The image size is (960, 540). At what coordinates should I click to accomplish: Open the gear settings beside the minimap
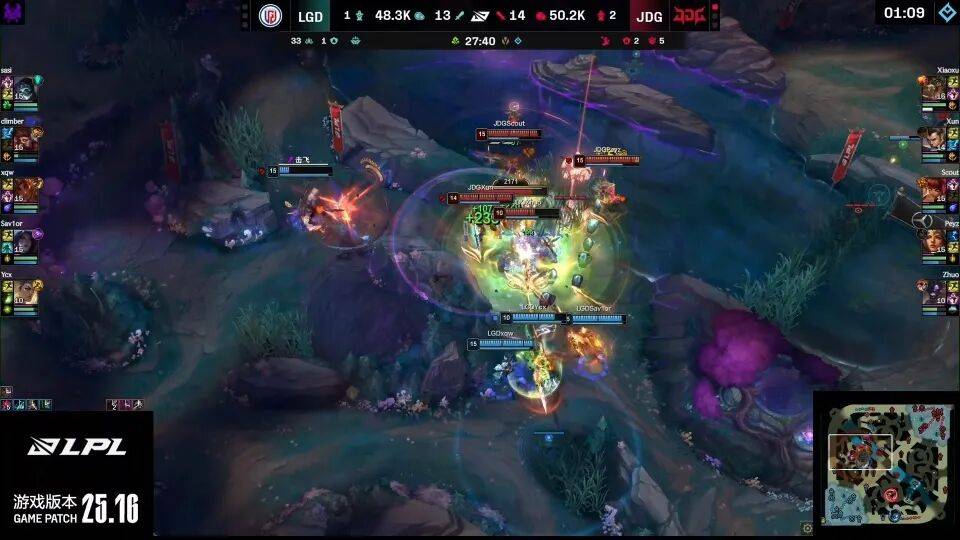pos(807,528)
